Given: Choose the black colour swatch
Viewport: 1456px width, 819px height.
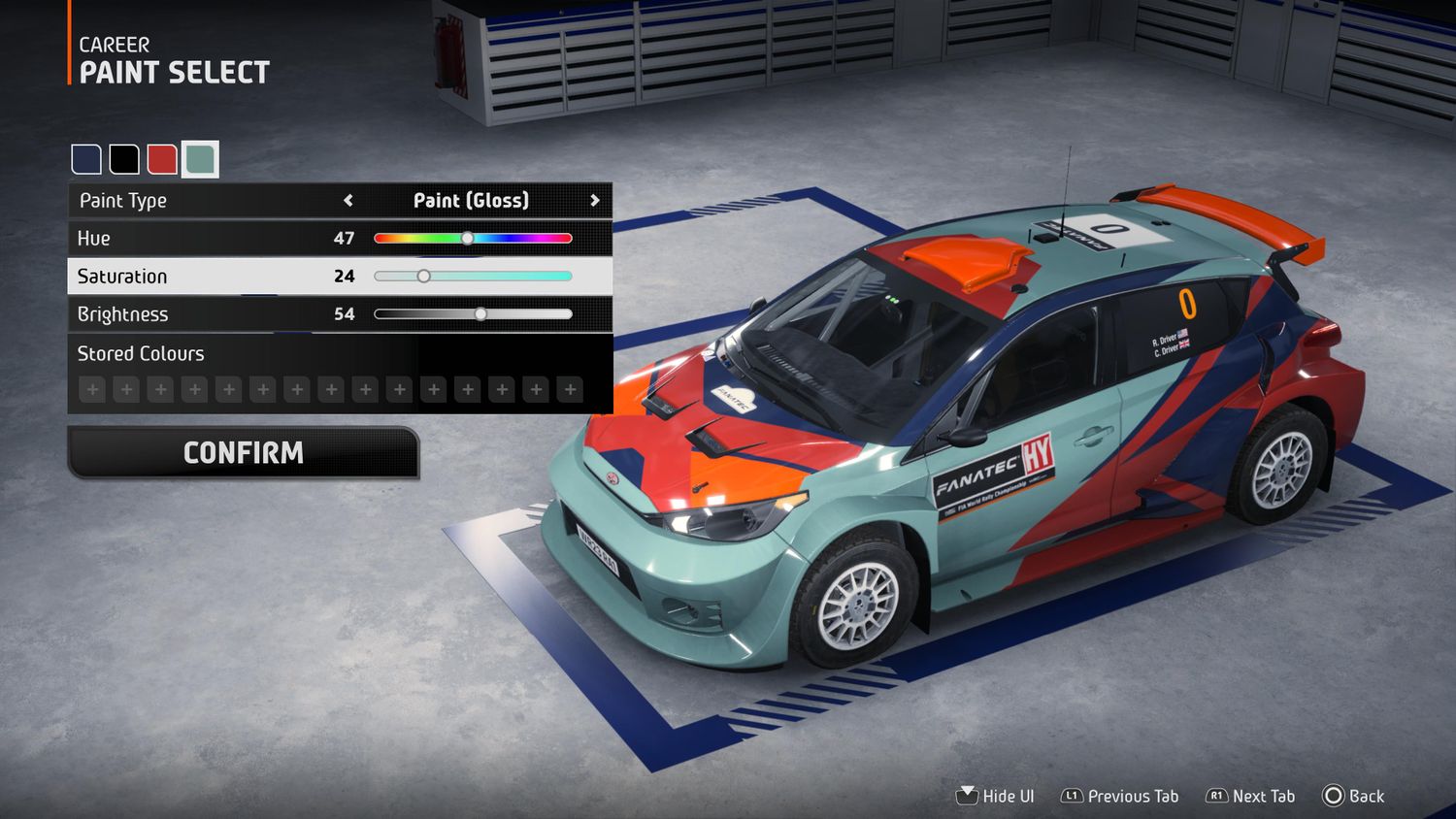Looking at the screenshot, I should (124, 159).
